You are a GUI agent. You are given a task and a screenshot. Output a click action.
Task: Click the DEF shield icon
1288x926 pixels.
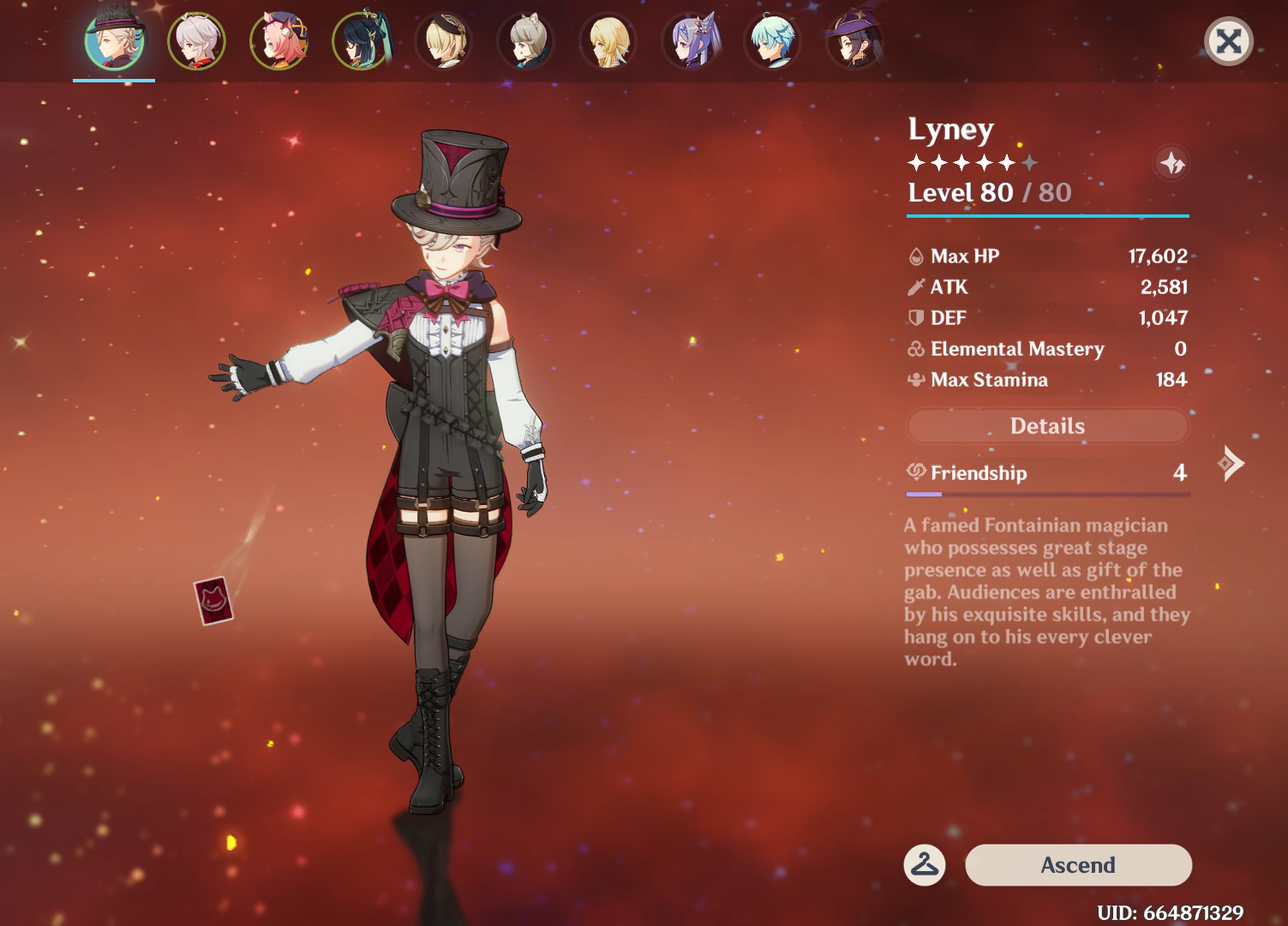[915, 317]
